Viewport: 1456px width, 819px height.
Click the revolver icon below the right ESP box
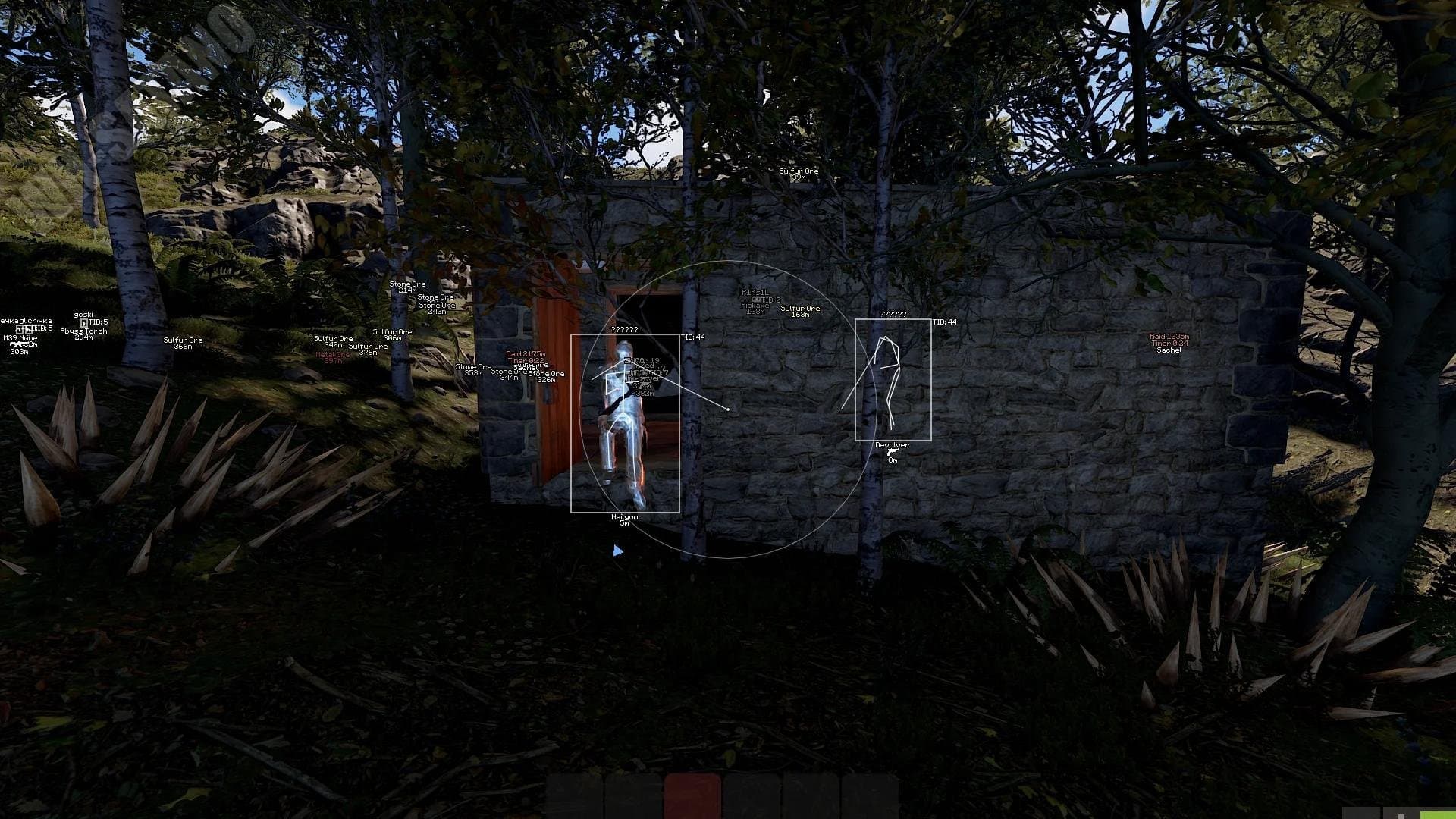coord(893,451)
